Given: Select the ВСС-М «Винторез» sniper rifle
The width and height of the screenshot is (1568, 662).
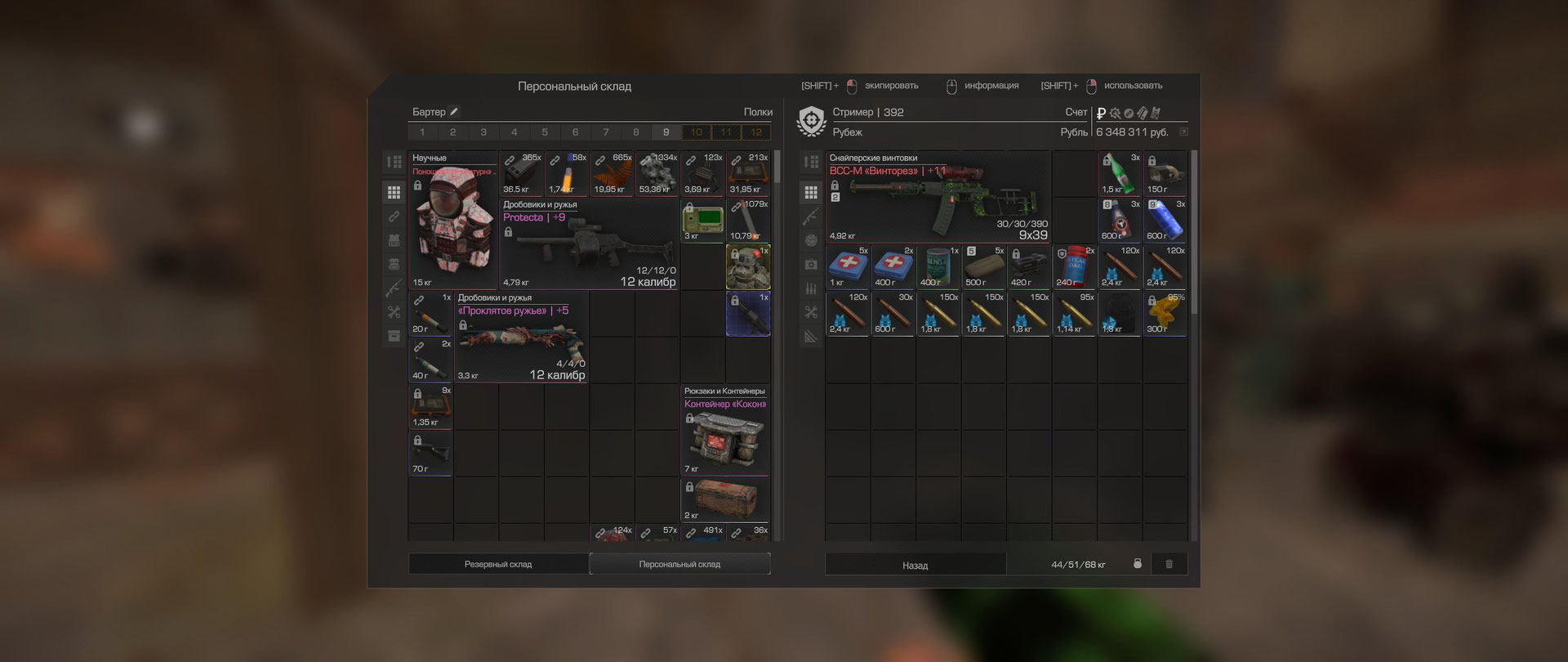Looking at the screenshot, I should [938, 197].
